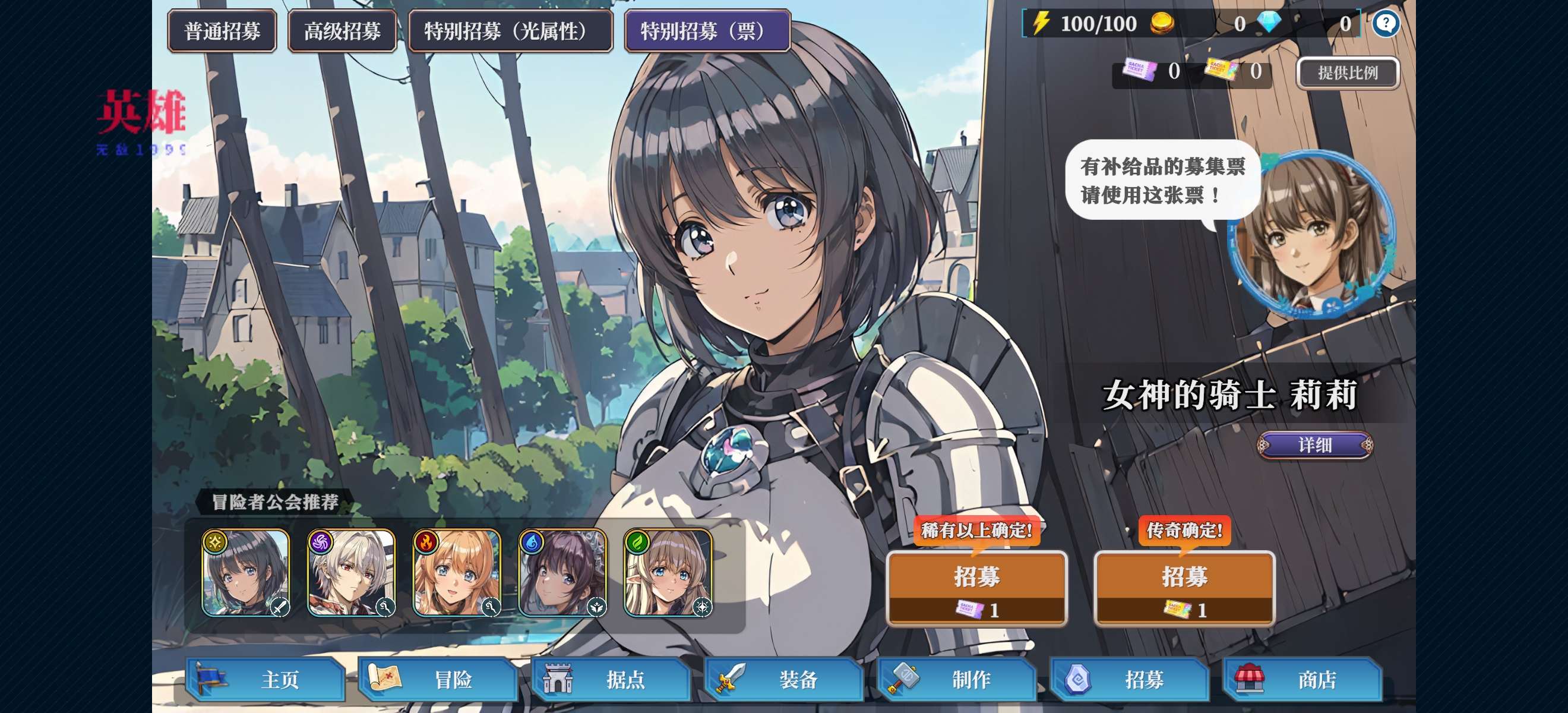Open the 装备 equipment menu
Viewport: 1568px width, 713px height.
784,679
